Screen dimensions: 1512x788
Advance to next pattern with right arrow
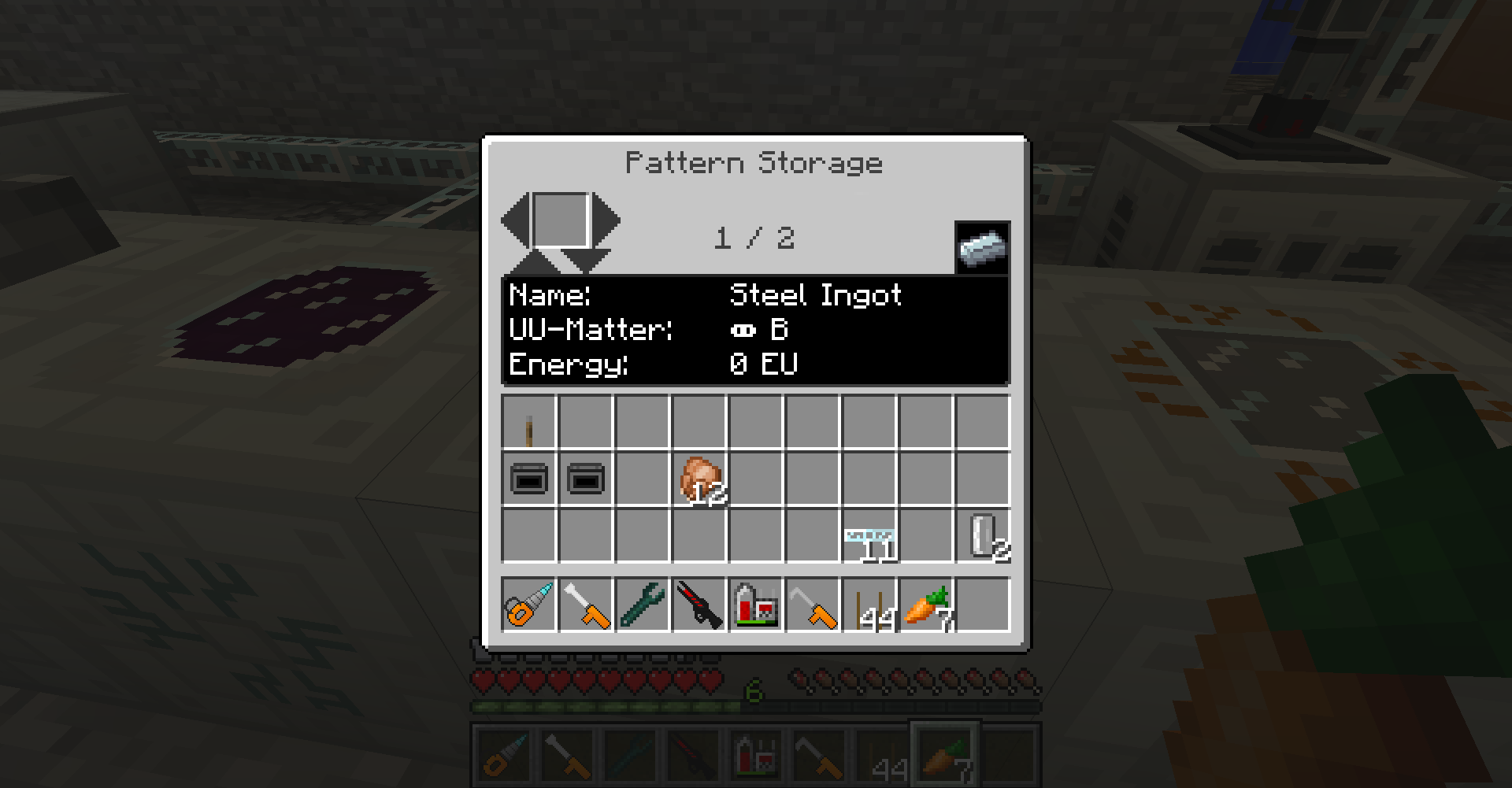tap(607, 221)
